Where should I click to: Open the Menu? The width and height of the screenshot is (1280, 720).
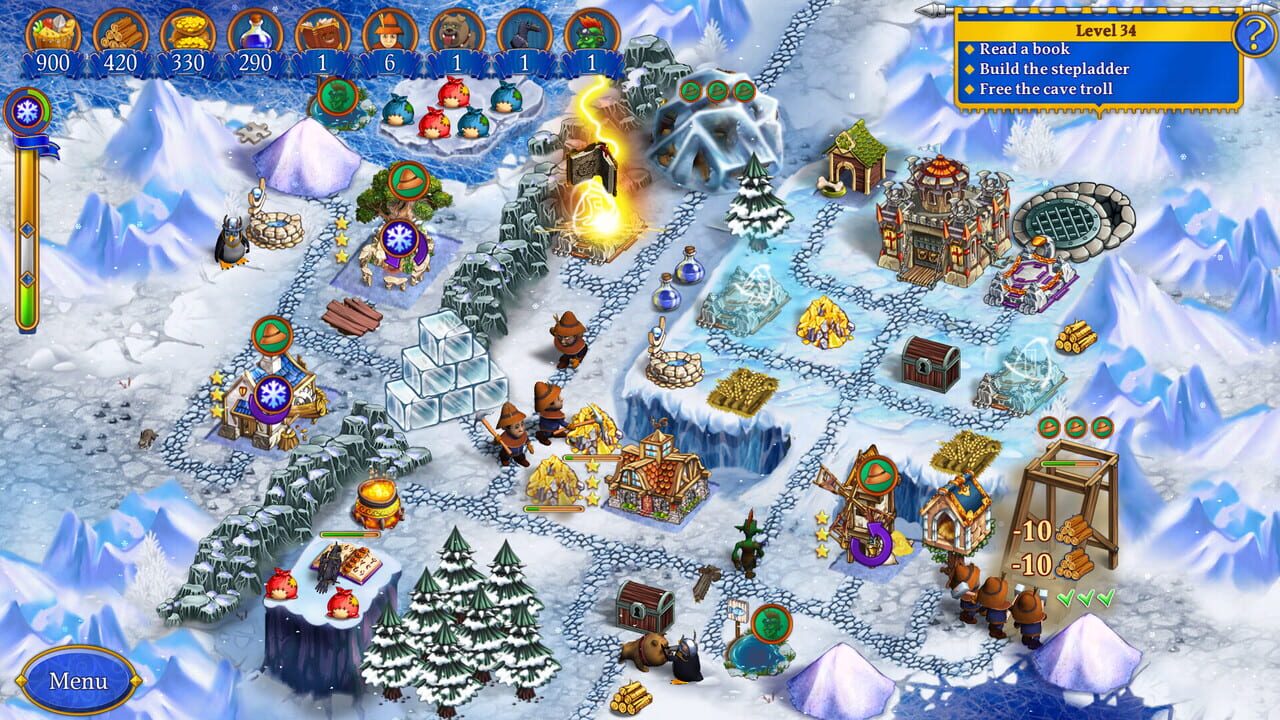[x=79, y=681]
